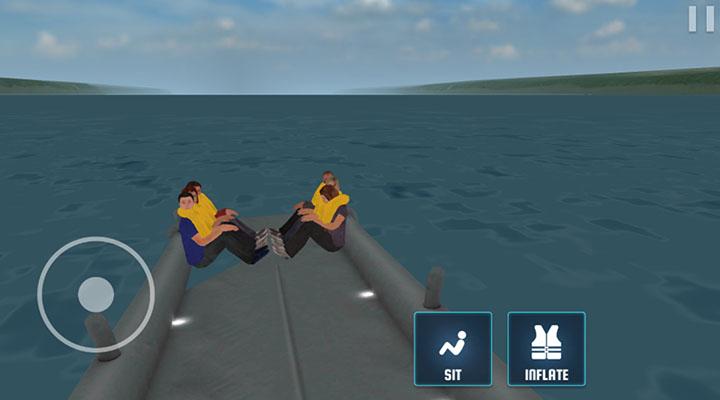Pause the game with the pause icon
The width and height of the screenshot is (720, 400).
(700, 18)
